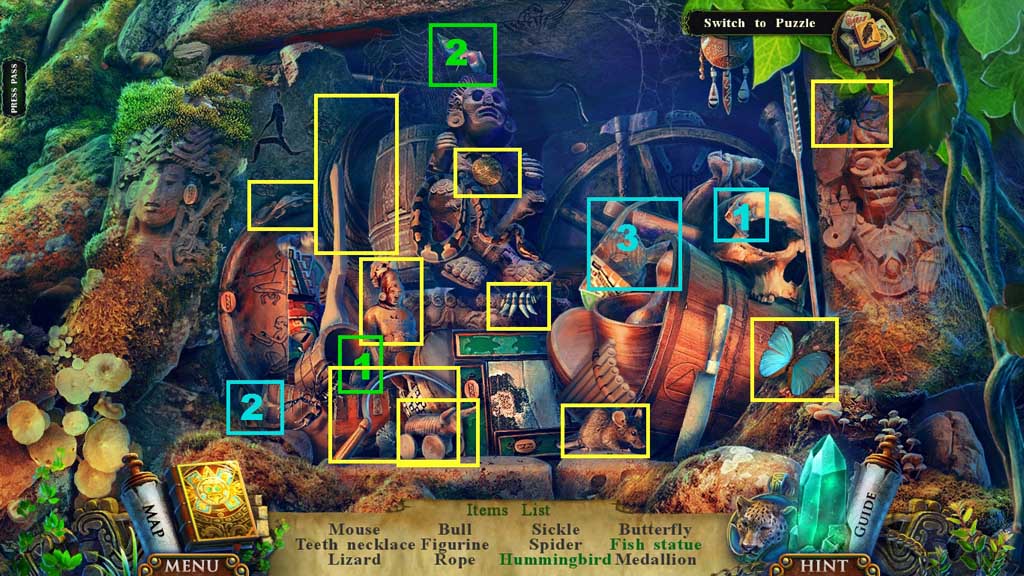Pick Fish statue from the items list
This screenshot has width=1024, height=576.
point(656,545)
